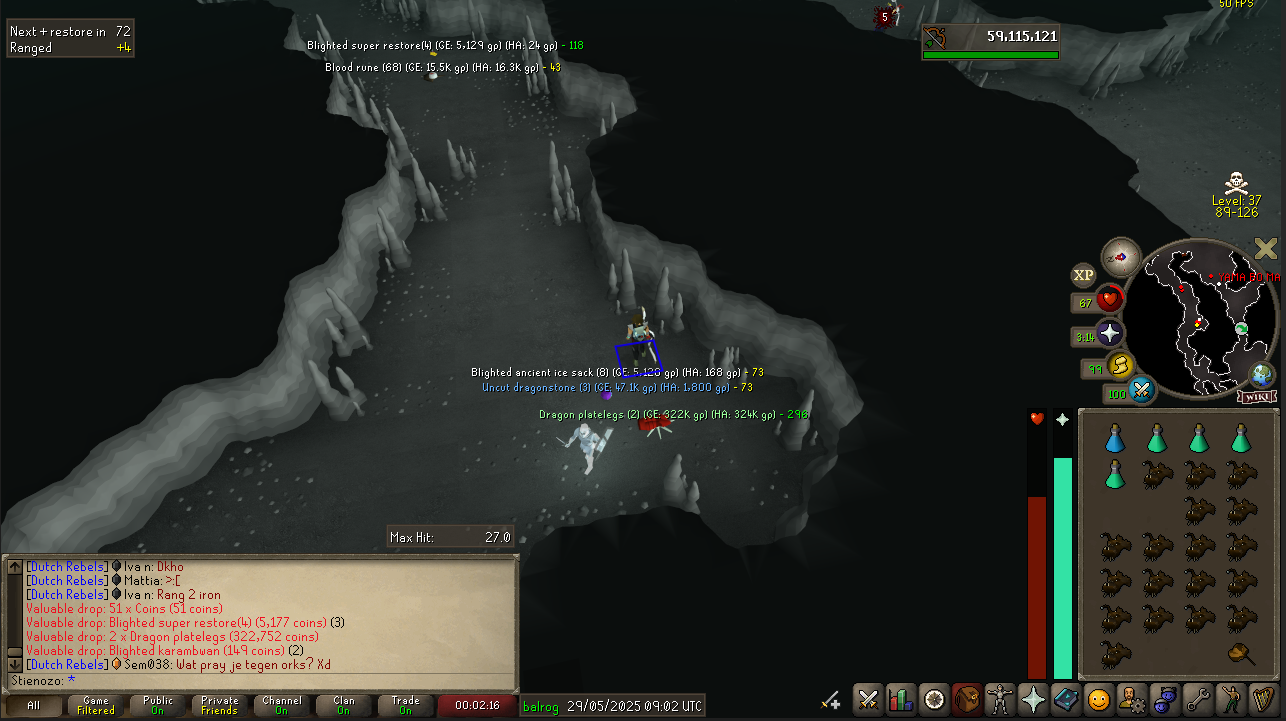Open the wrench Settings tab
1286x721 pixels.
pos(1197,699)
